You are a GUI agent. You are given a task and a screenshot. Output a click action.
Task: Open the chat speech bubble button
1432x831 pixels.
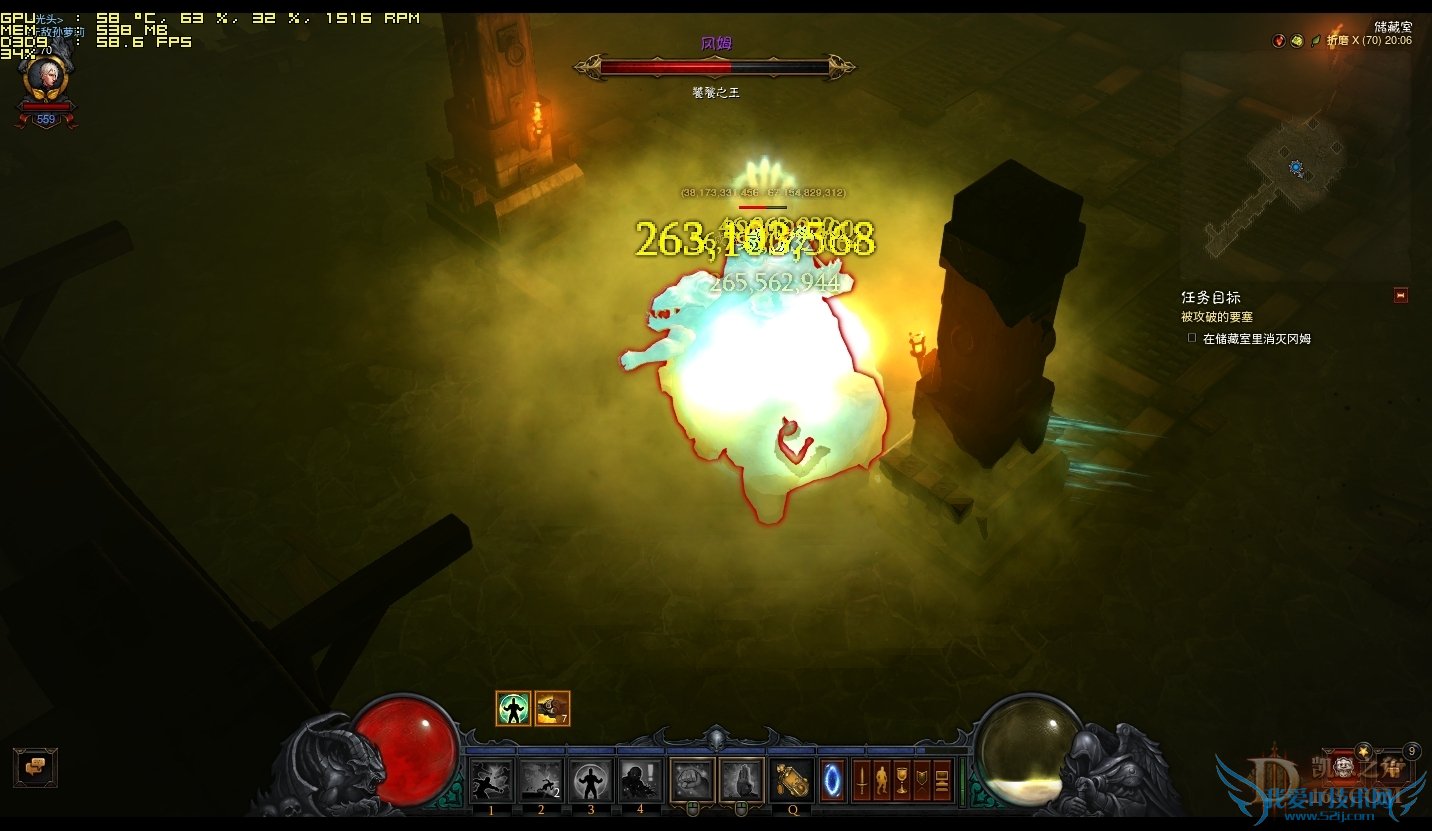35,767
